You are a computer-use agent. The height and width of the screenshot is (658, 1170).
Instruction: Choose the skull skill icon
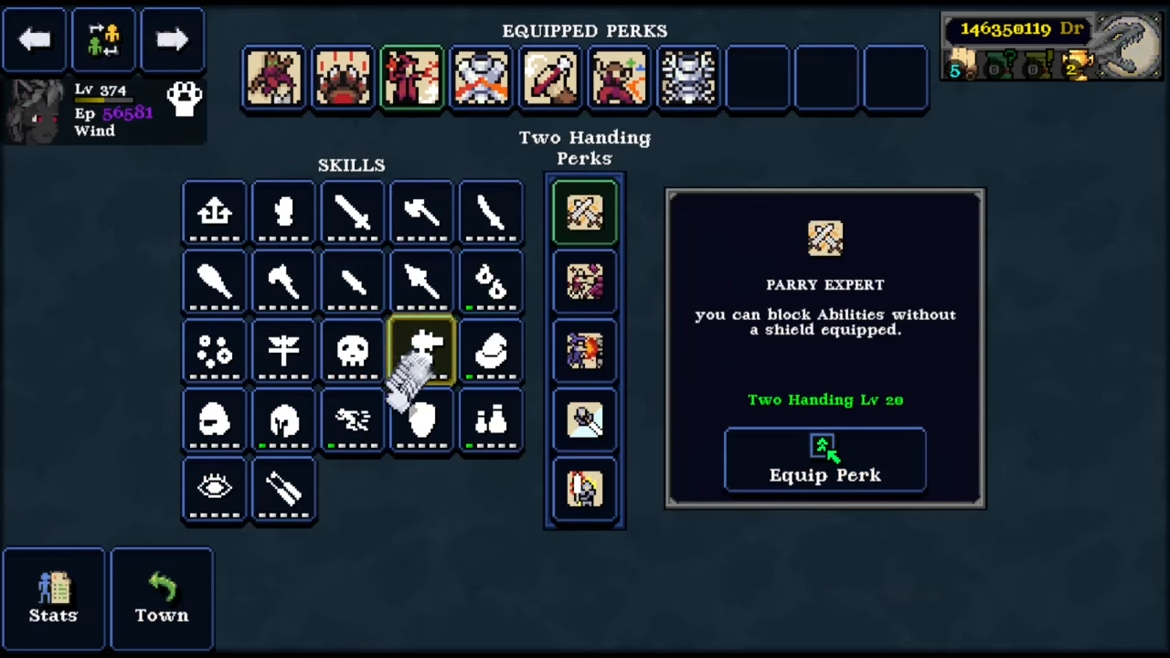click(x=352, y=351)
